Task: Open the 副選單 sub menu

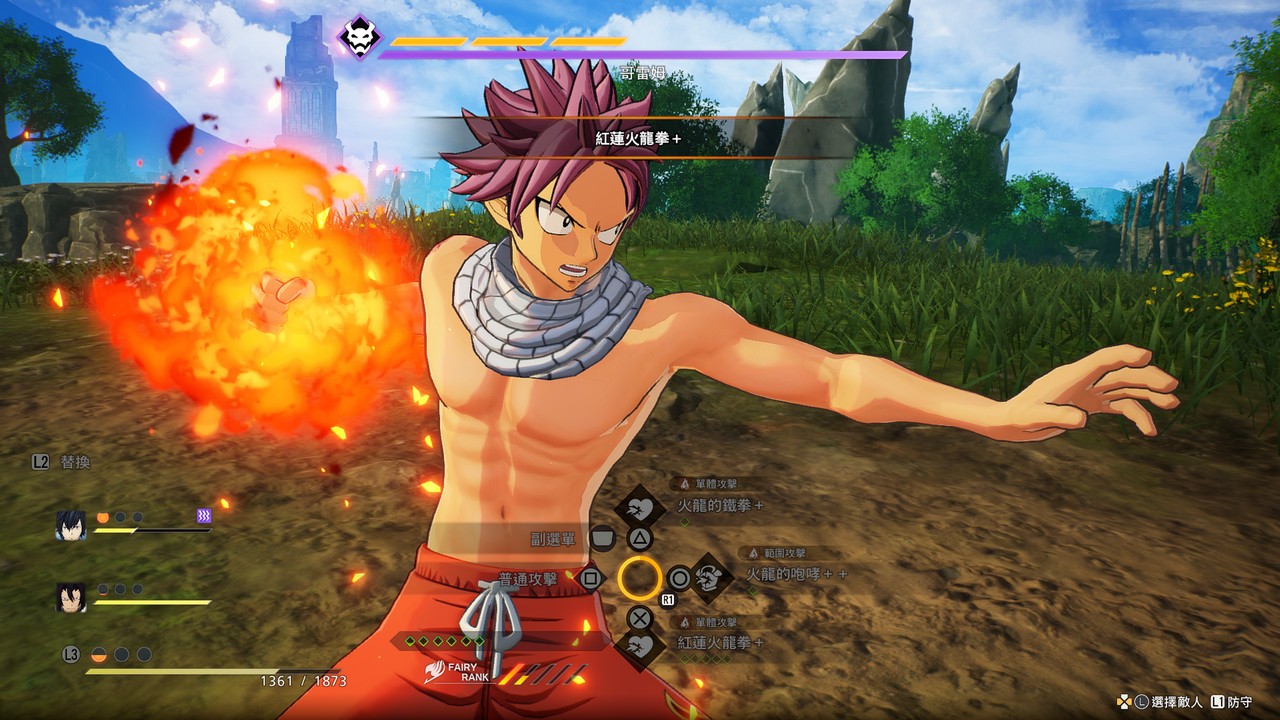Action: 553,539
